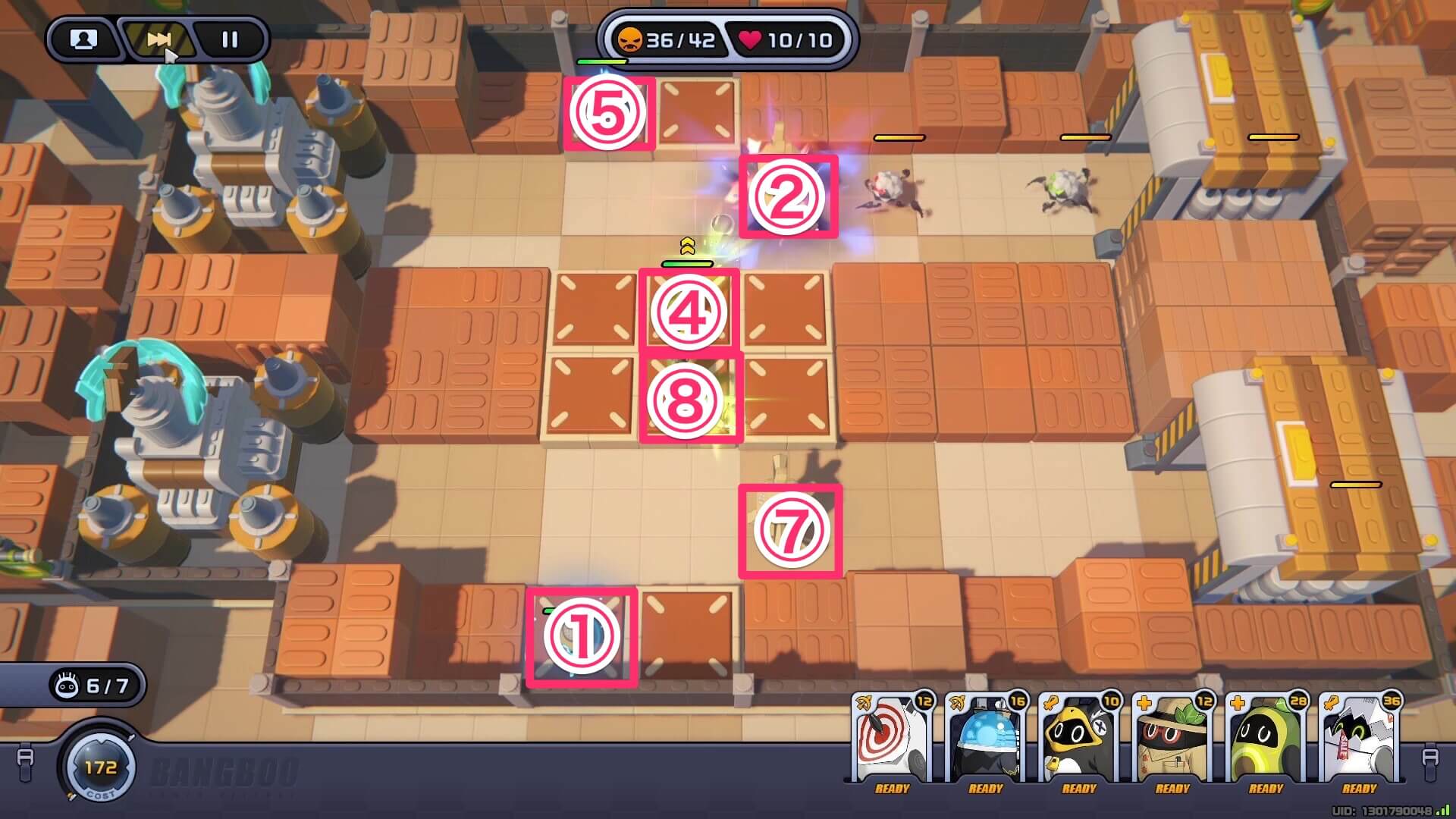The width and height of the screenshot is (1456, 819).
Task: Click tile marker number 5 on the map
Action: 607,114
